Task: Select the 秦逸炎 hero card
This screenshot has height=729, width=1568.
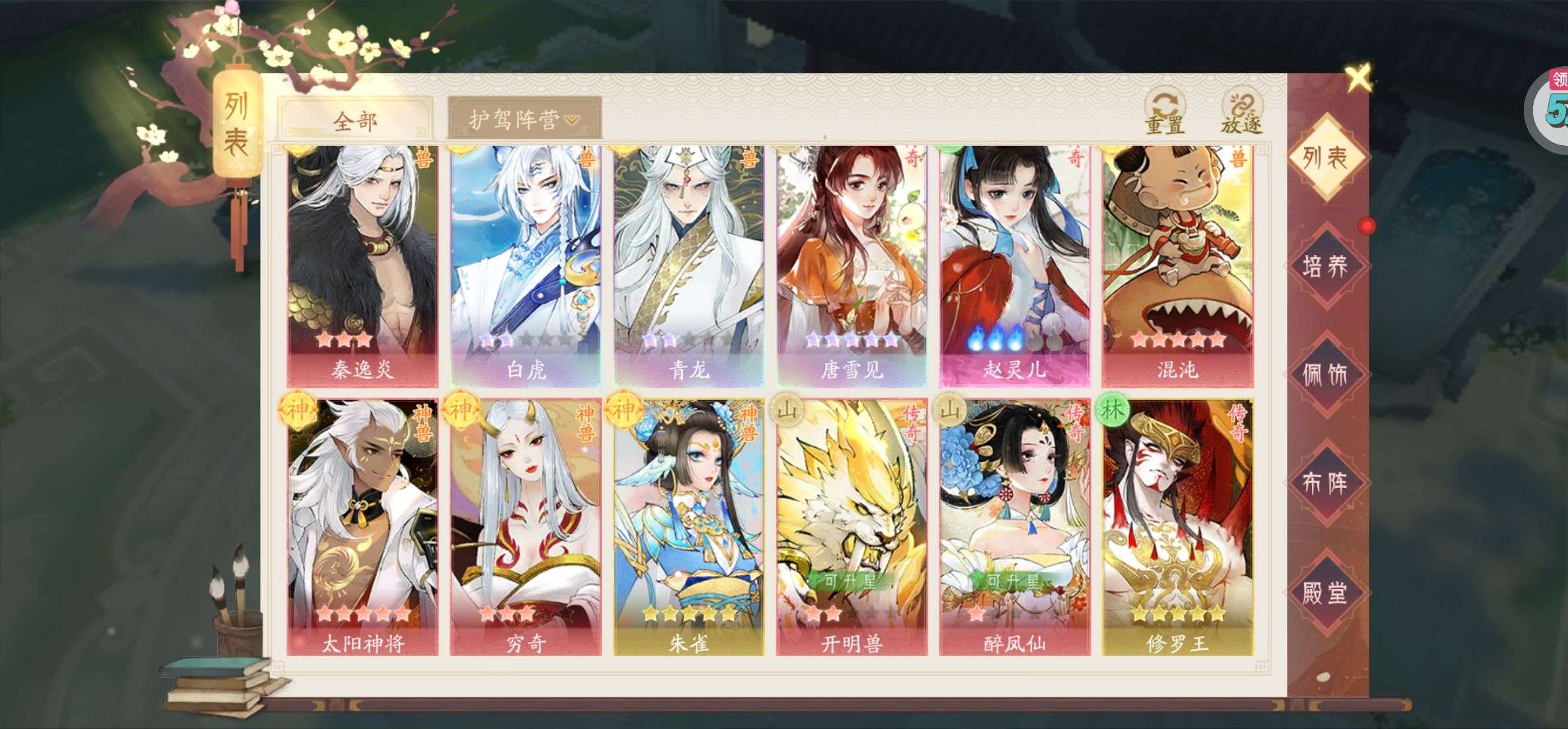Action: [x=362, y=264]
